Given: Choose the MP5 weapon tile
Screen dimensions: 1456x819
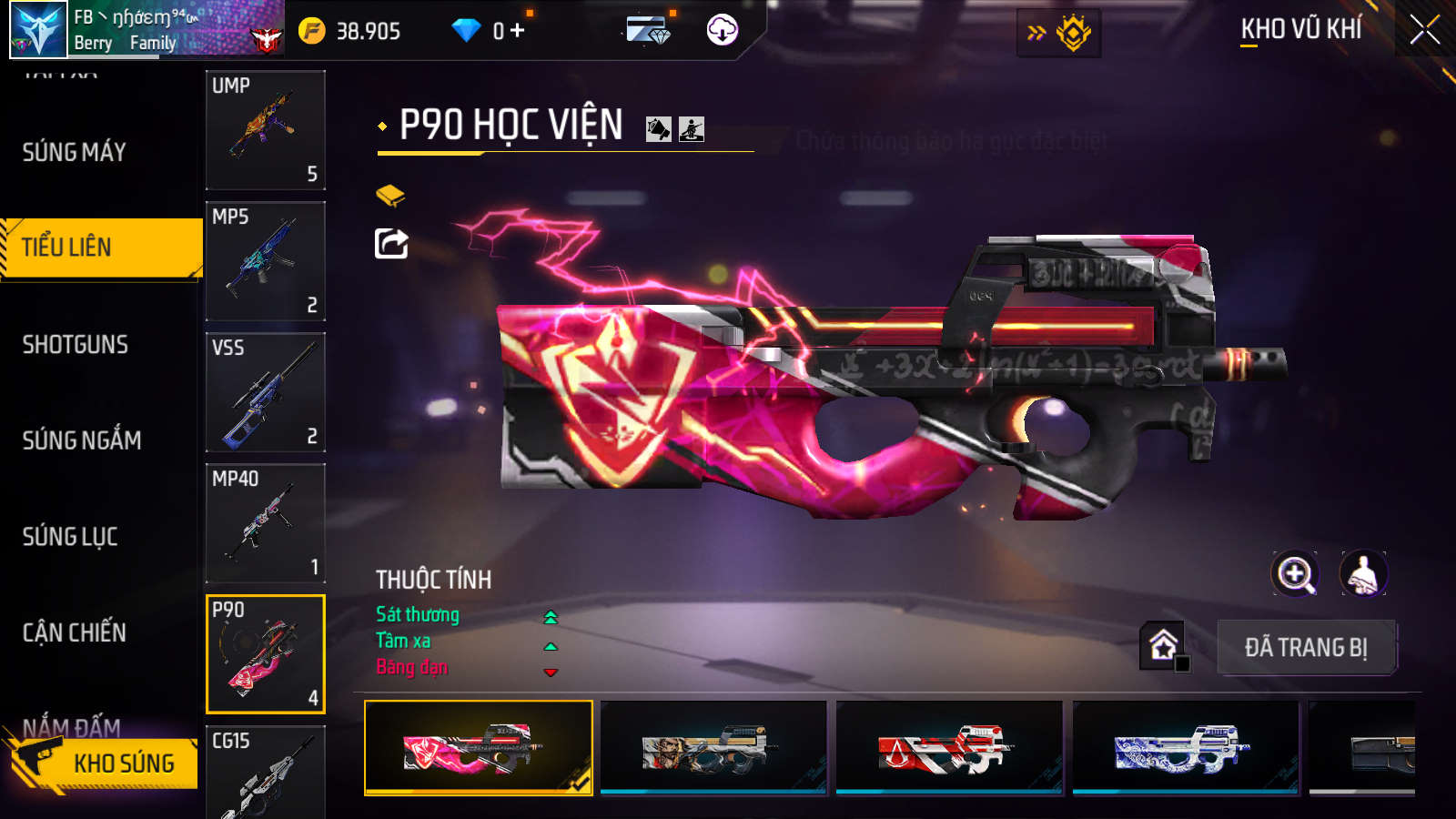Looking at the screenshot, I should pos(266,261).
